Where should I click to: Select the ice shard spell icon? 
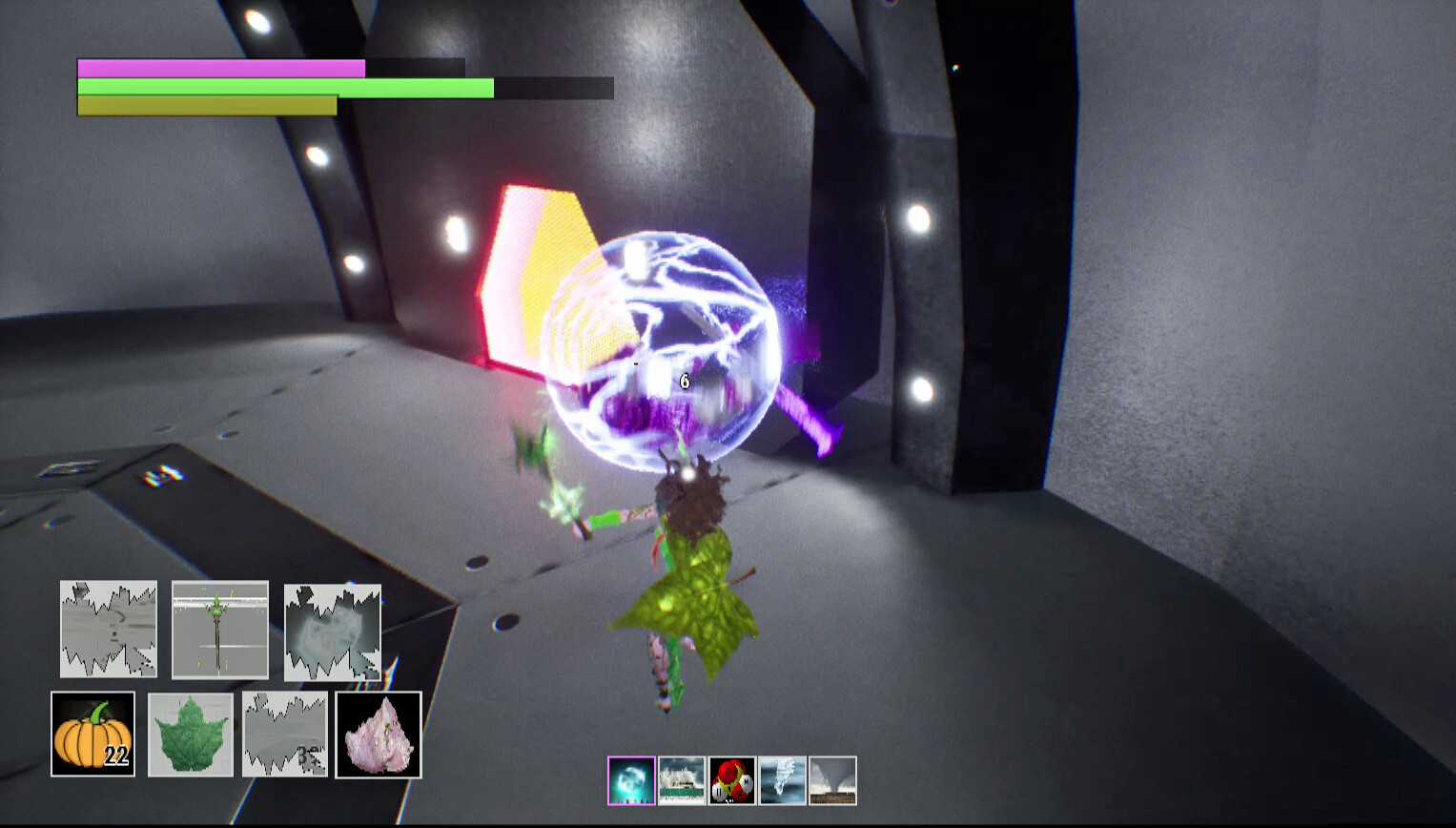coord(782,780)
